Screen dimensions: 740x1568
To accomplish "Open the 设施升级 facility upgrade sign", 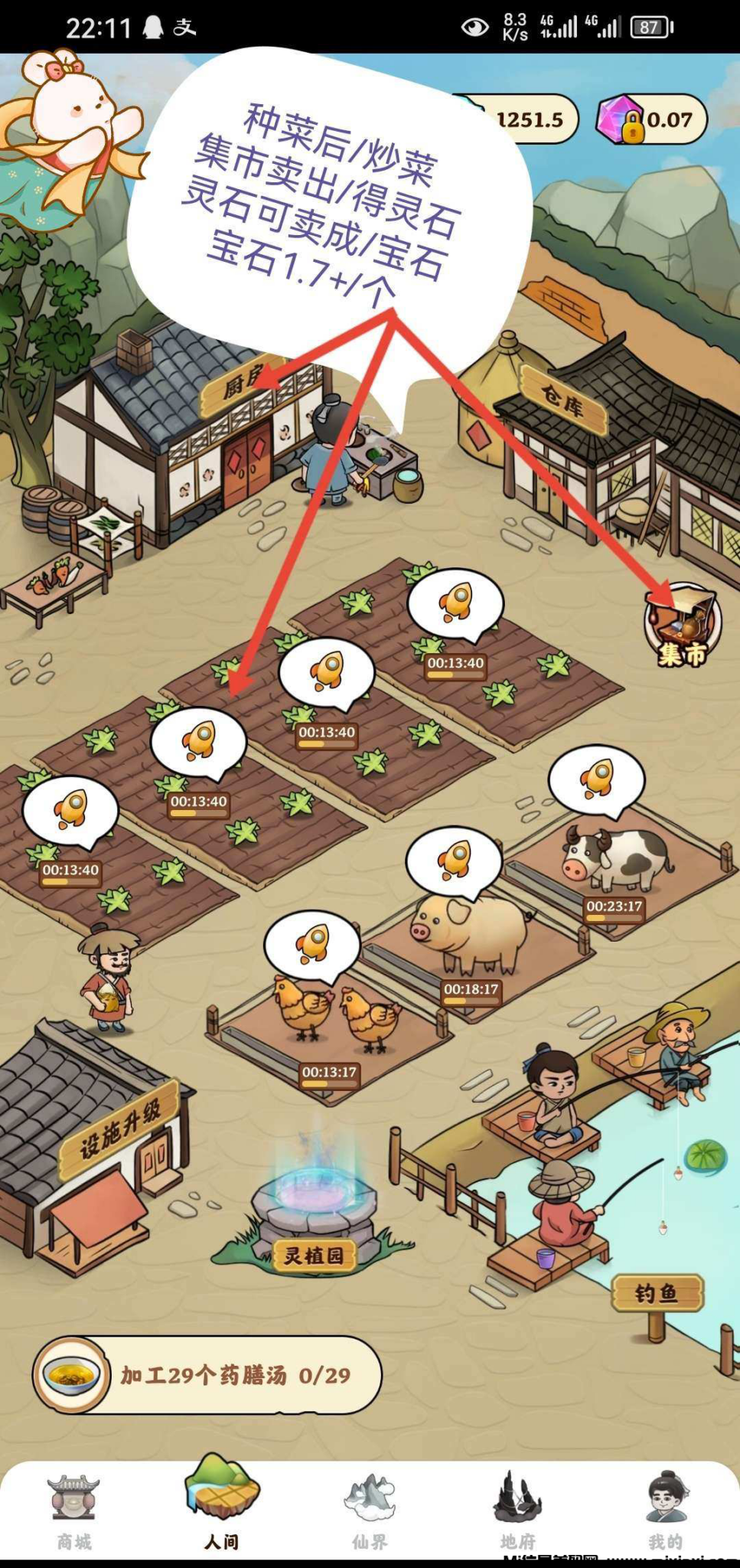I will pyautogui.click(x=121, y=1130).
